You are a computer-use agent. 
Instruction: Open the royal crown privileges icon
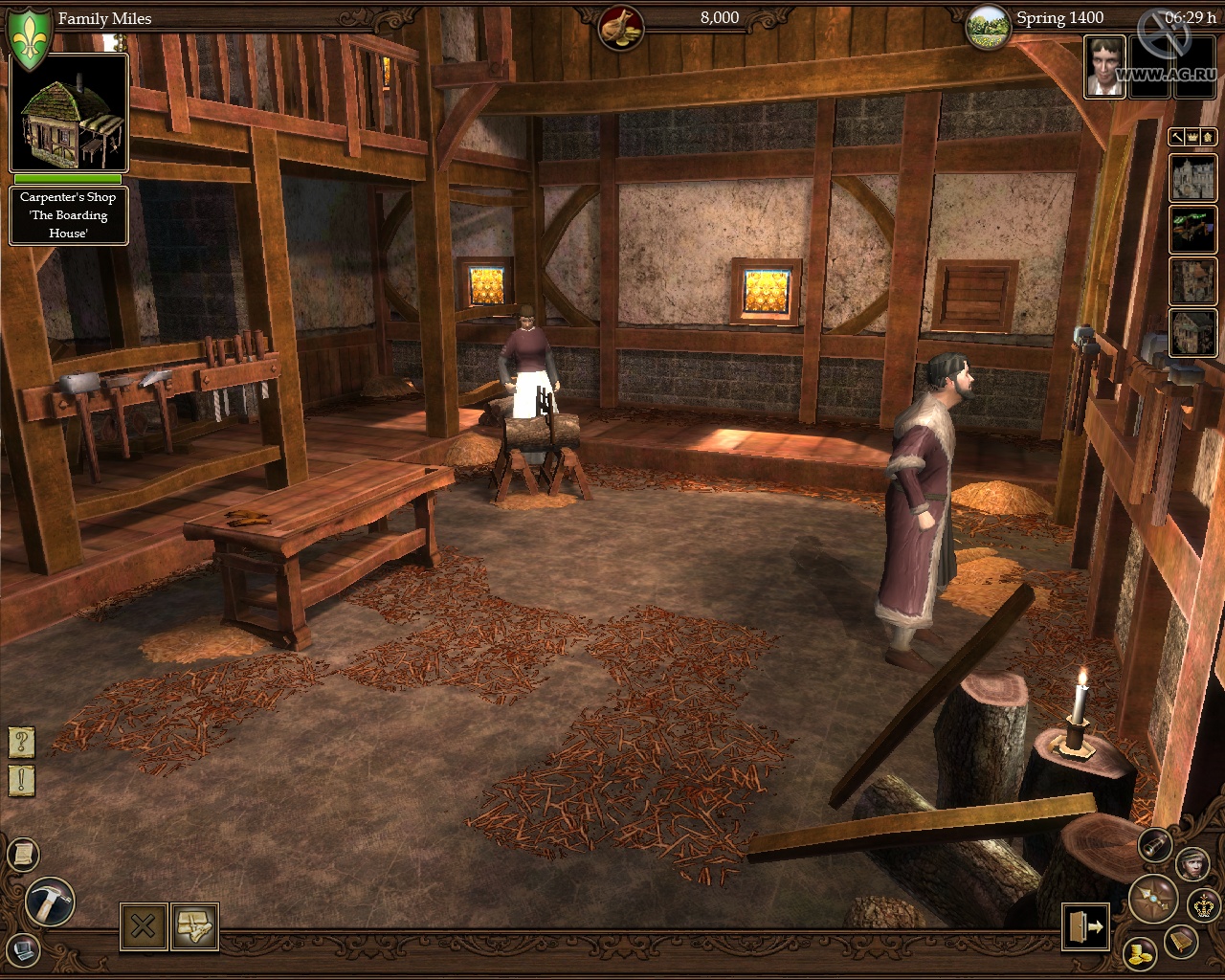(1201, 904)
